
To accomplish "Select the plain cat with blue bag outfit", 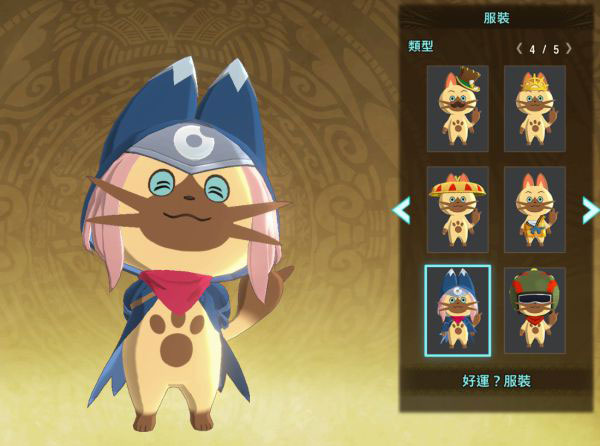I will [535, 209].
